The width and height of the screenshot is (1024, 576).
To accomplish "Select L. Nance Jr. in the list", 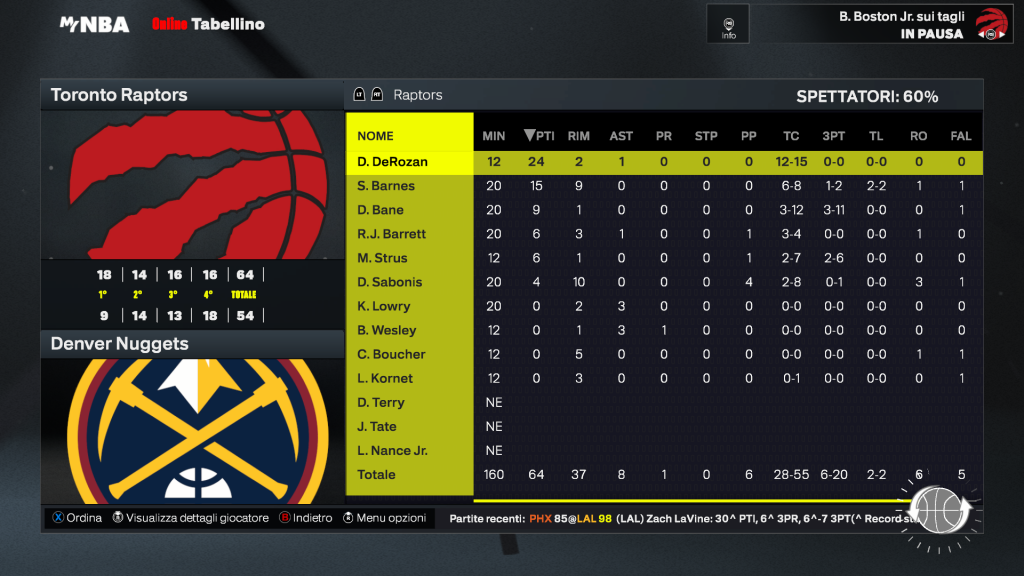I will [x=392, y=450].
